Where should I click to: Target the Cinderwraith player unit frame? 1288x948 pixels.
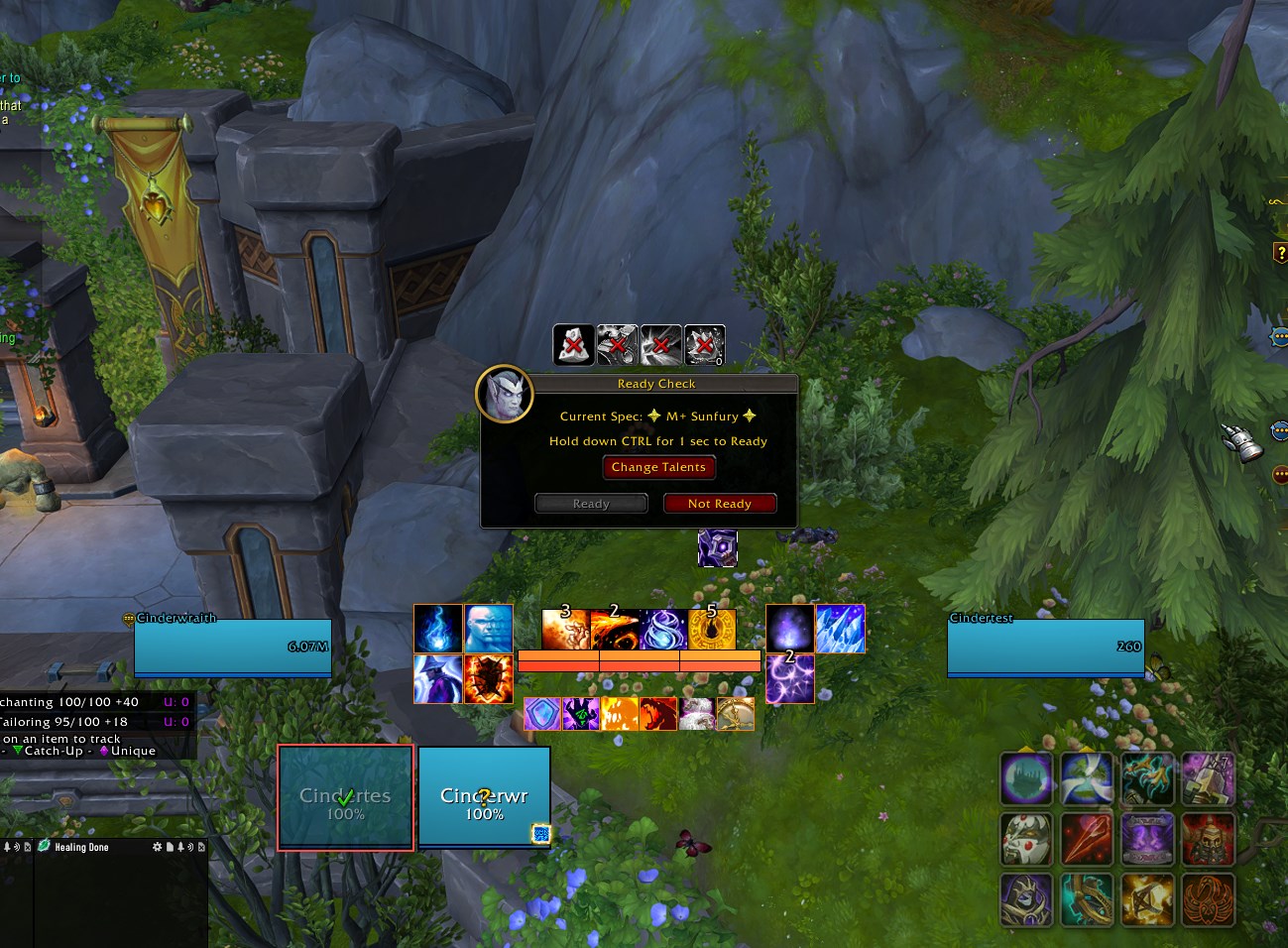(x=233, y=648)
